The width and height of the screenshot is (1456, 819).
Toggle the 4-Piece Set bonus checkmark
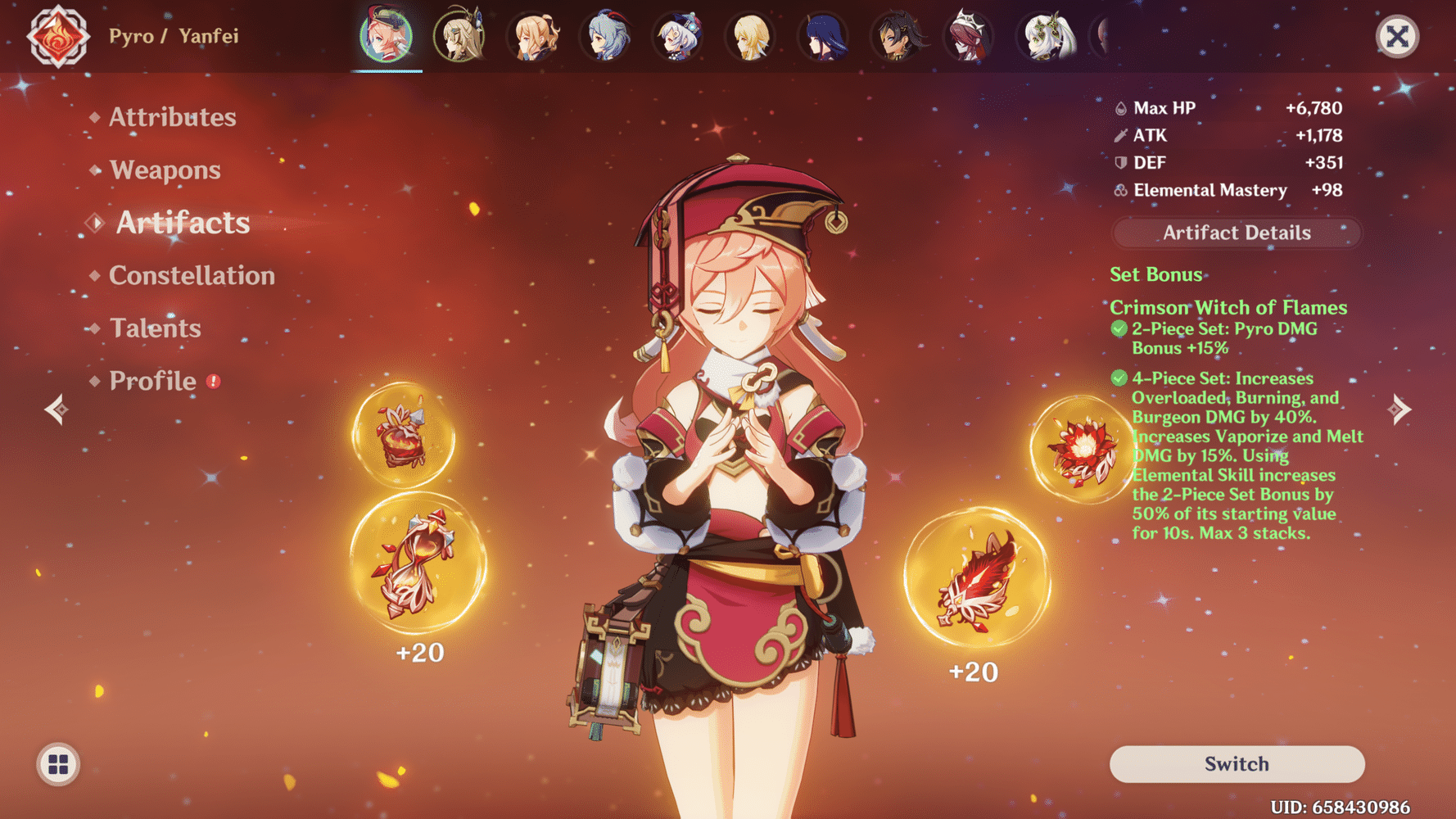(x=1118, y=378)
